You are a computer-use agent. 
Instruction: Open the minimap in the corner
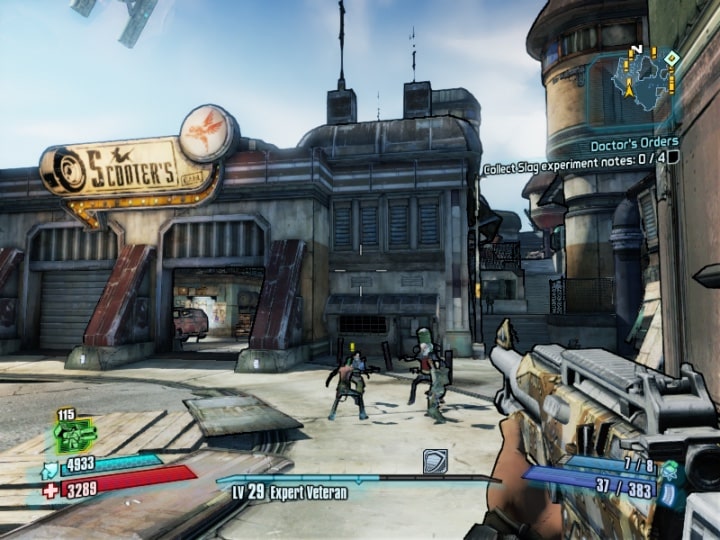point(646,80)
